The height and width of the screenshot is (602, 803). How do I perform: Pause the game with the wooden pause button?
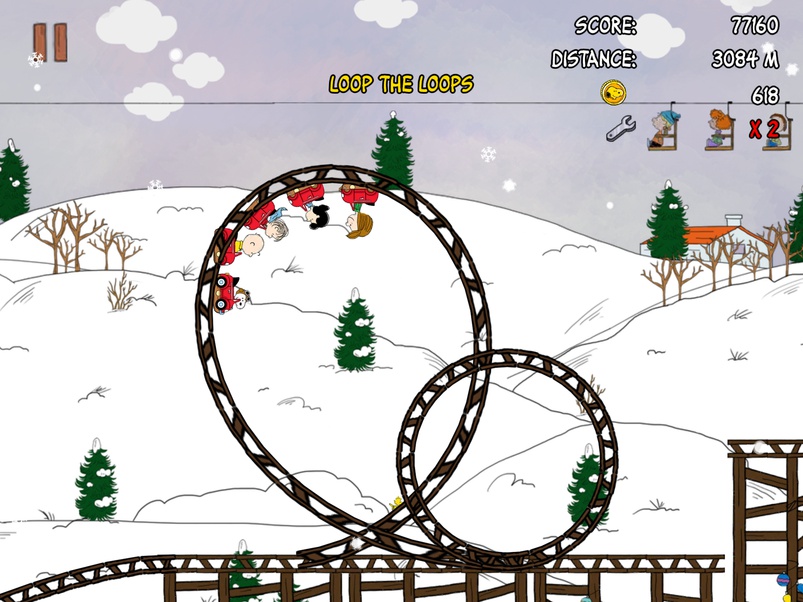click(x=50, y=42)
